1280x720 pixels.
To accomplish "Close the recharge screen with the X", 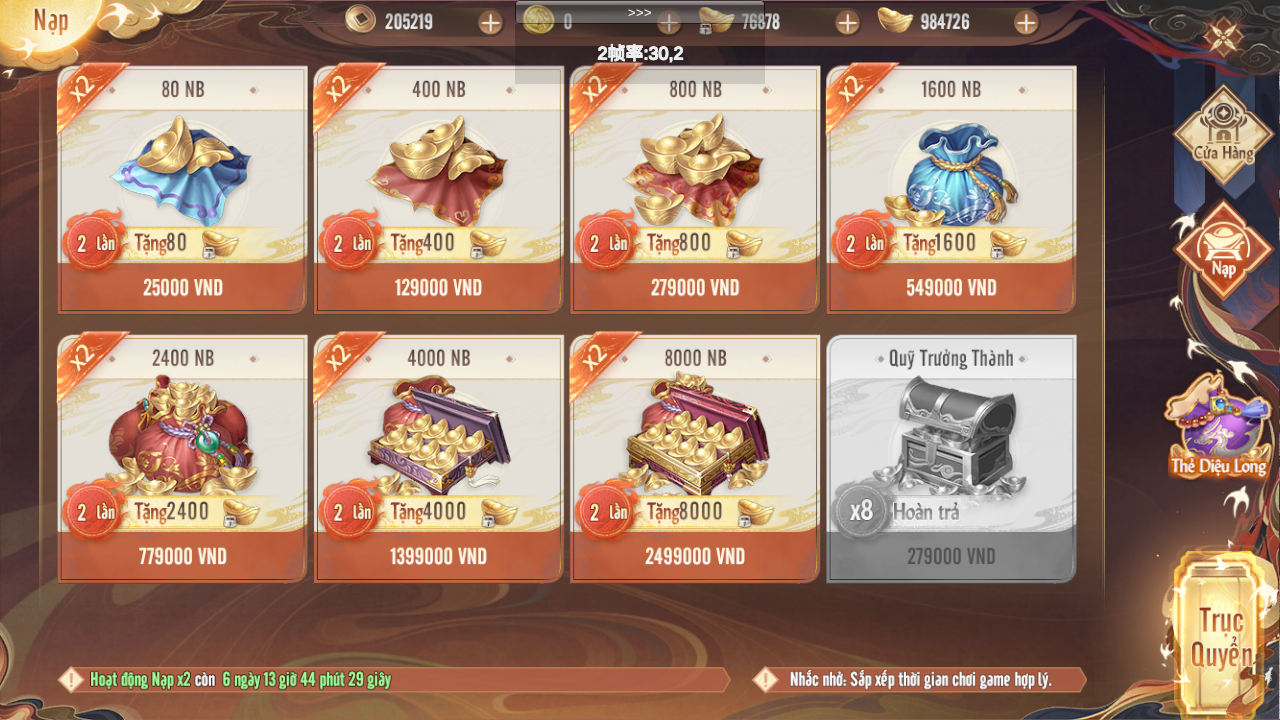I will coord(1221,38).
